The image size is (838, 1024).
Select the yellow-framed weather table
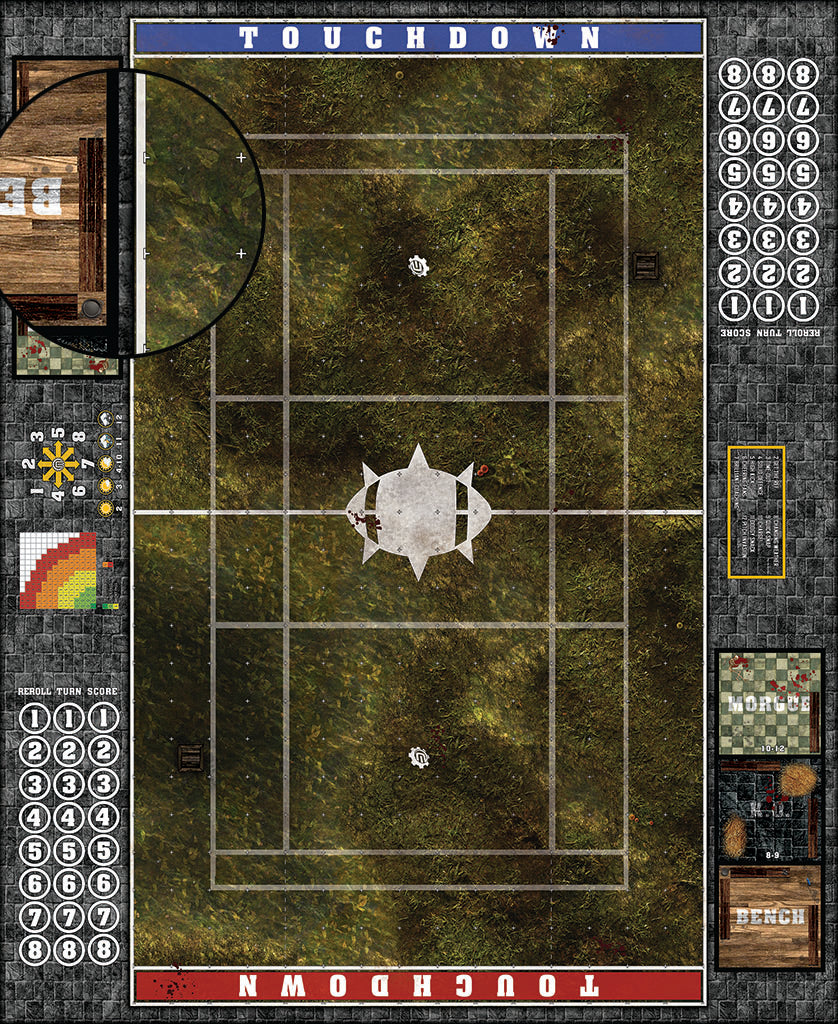click(x=756, y=511)
